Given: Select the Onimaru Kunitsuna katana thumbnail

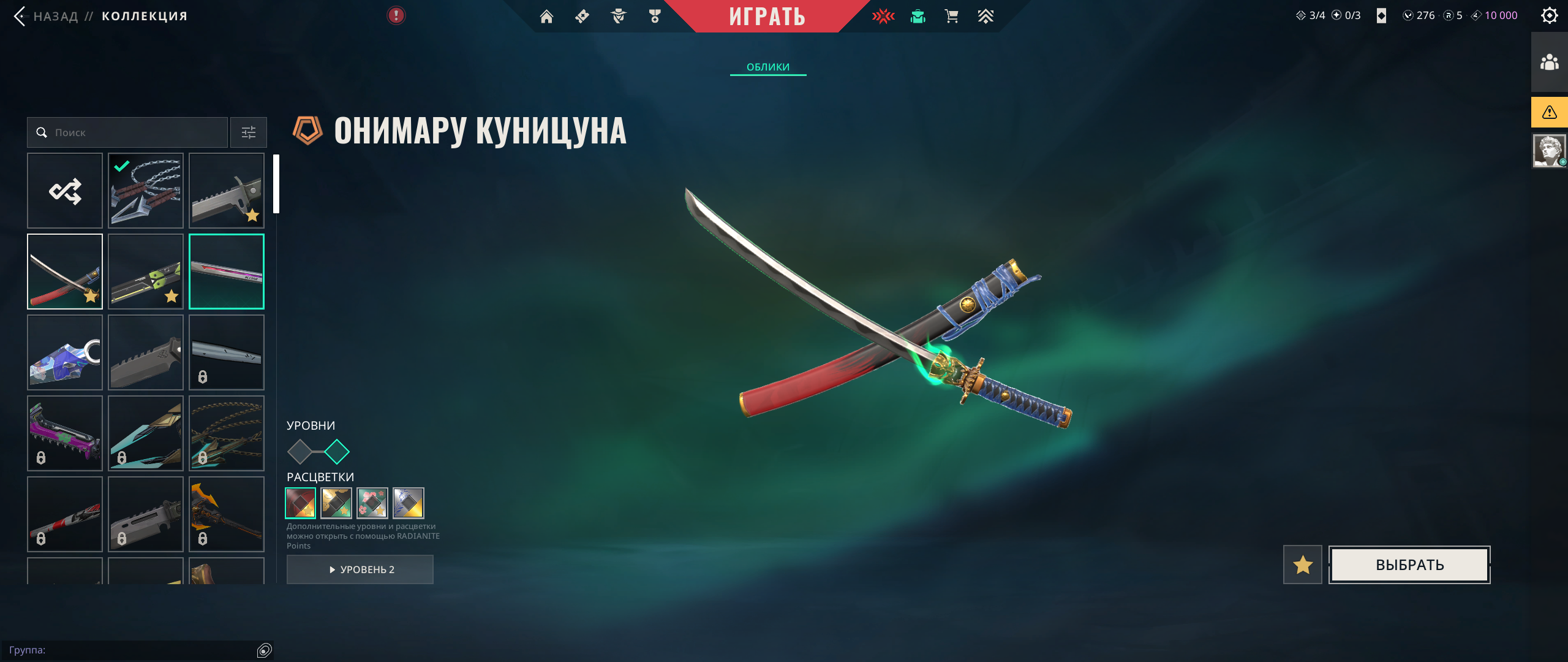Looking at the screenshot, I should (65, 272).
